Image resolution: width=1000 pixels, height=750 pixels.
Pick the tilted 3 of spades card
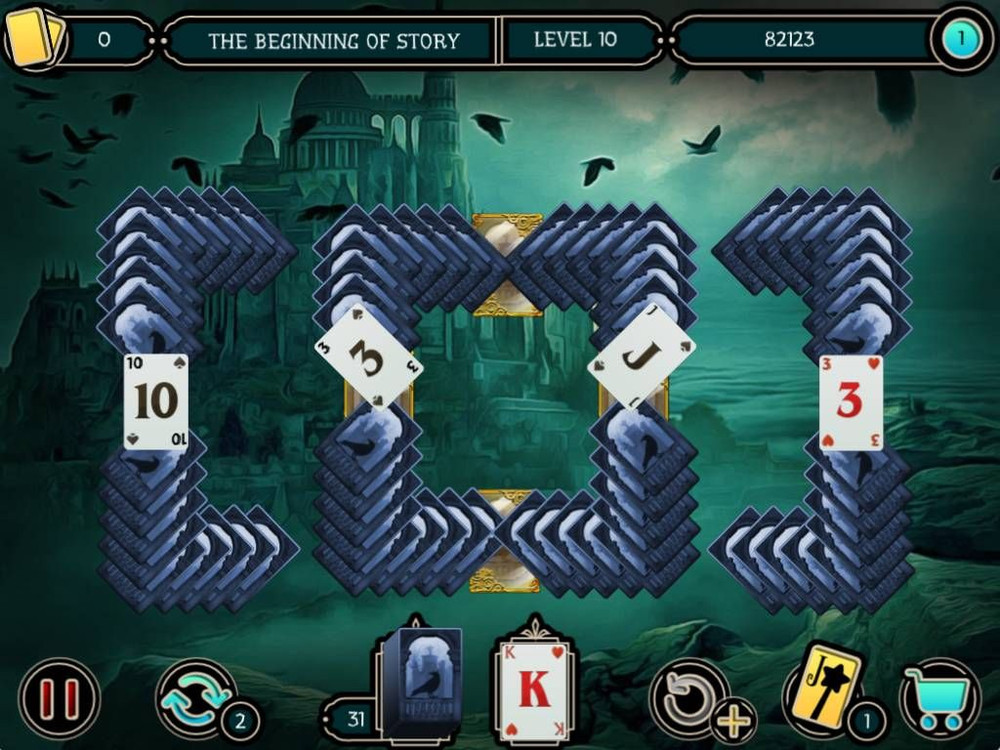[368, 356]
